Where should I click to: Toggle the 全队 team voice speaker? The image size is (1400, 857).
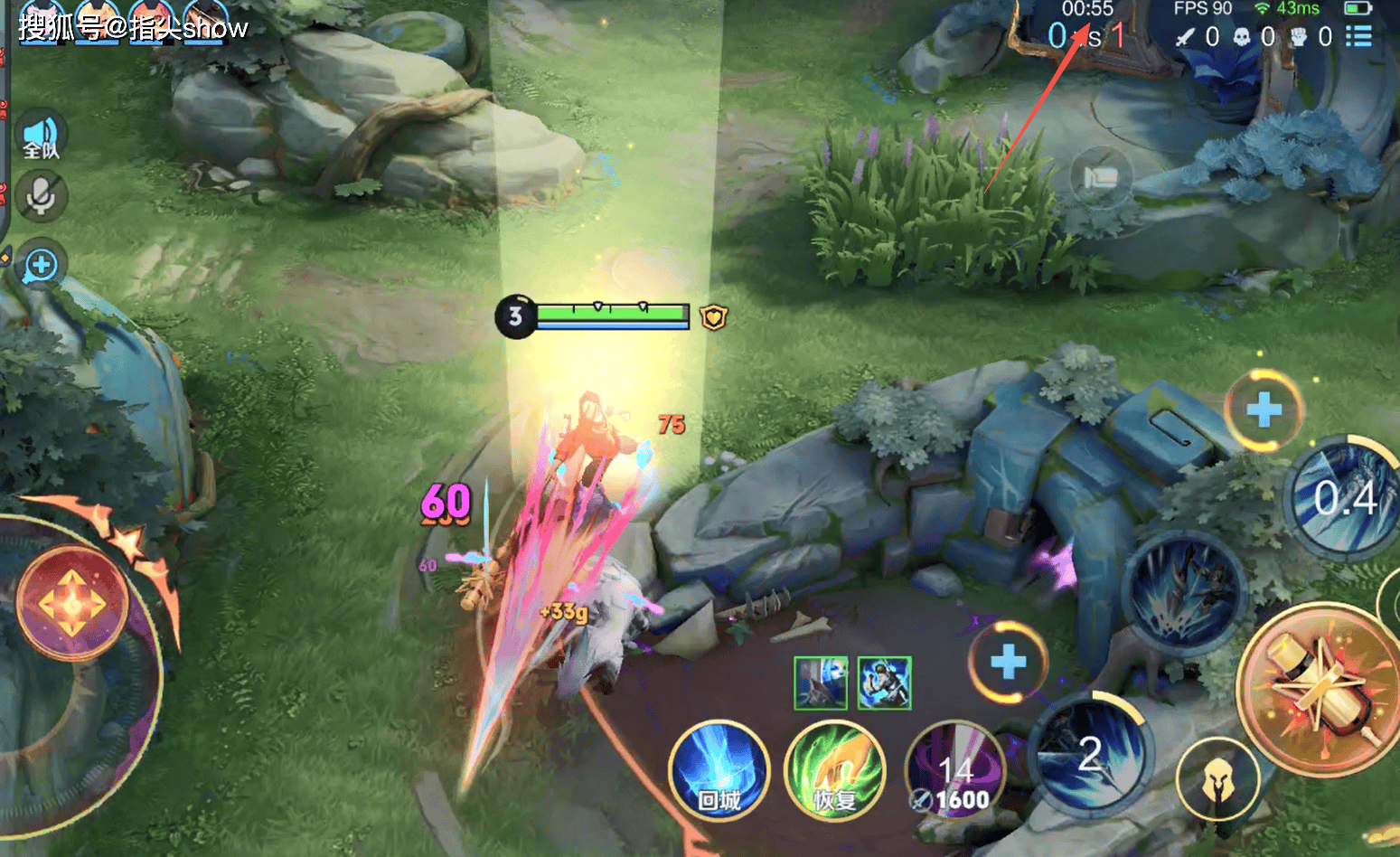41,137
